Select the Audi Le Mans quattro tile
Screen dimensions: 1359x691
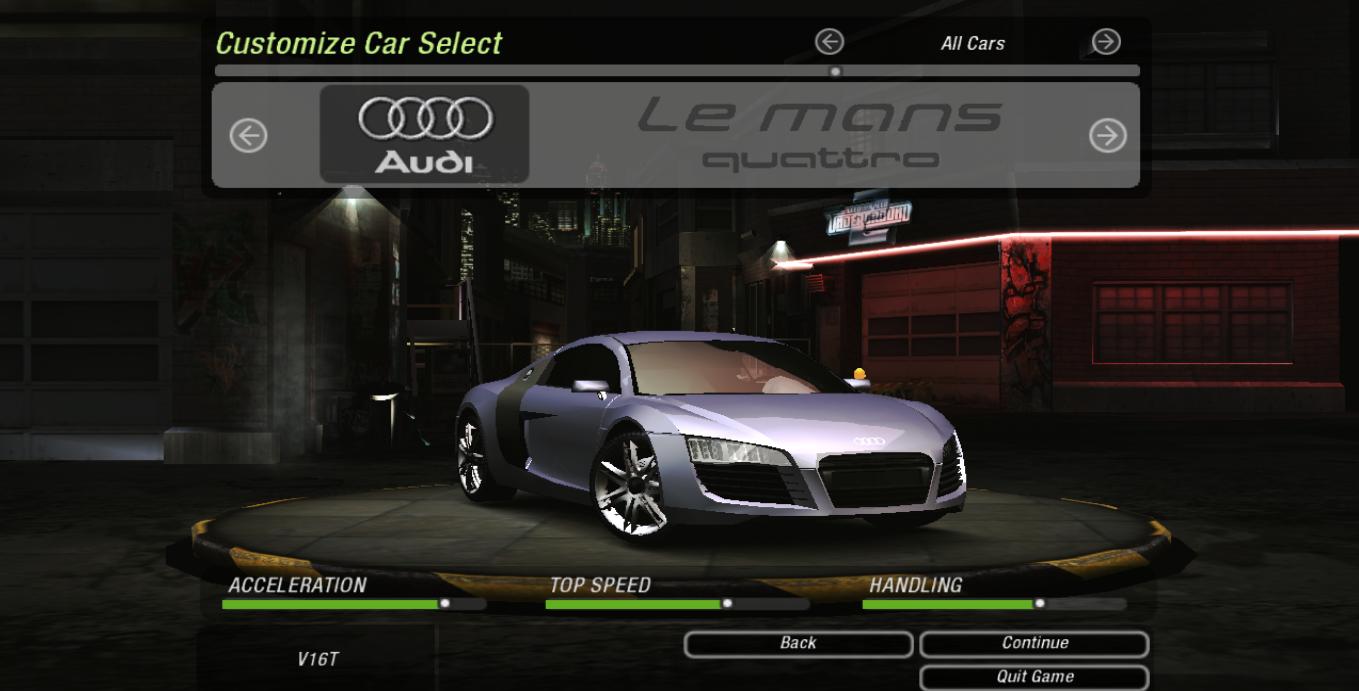click(425, 134)
